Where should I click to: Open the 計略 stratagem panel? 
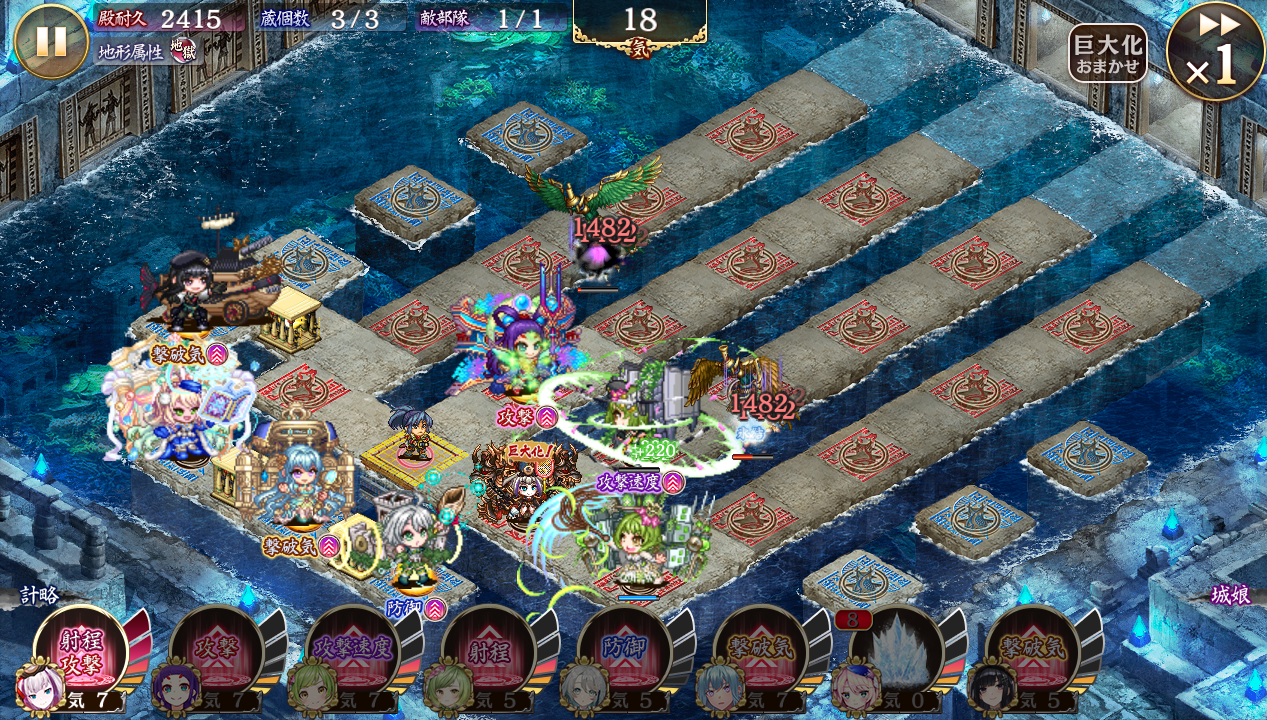[x=39, y=596]
